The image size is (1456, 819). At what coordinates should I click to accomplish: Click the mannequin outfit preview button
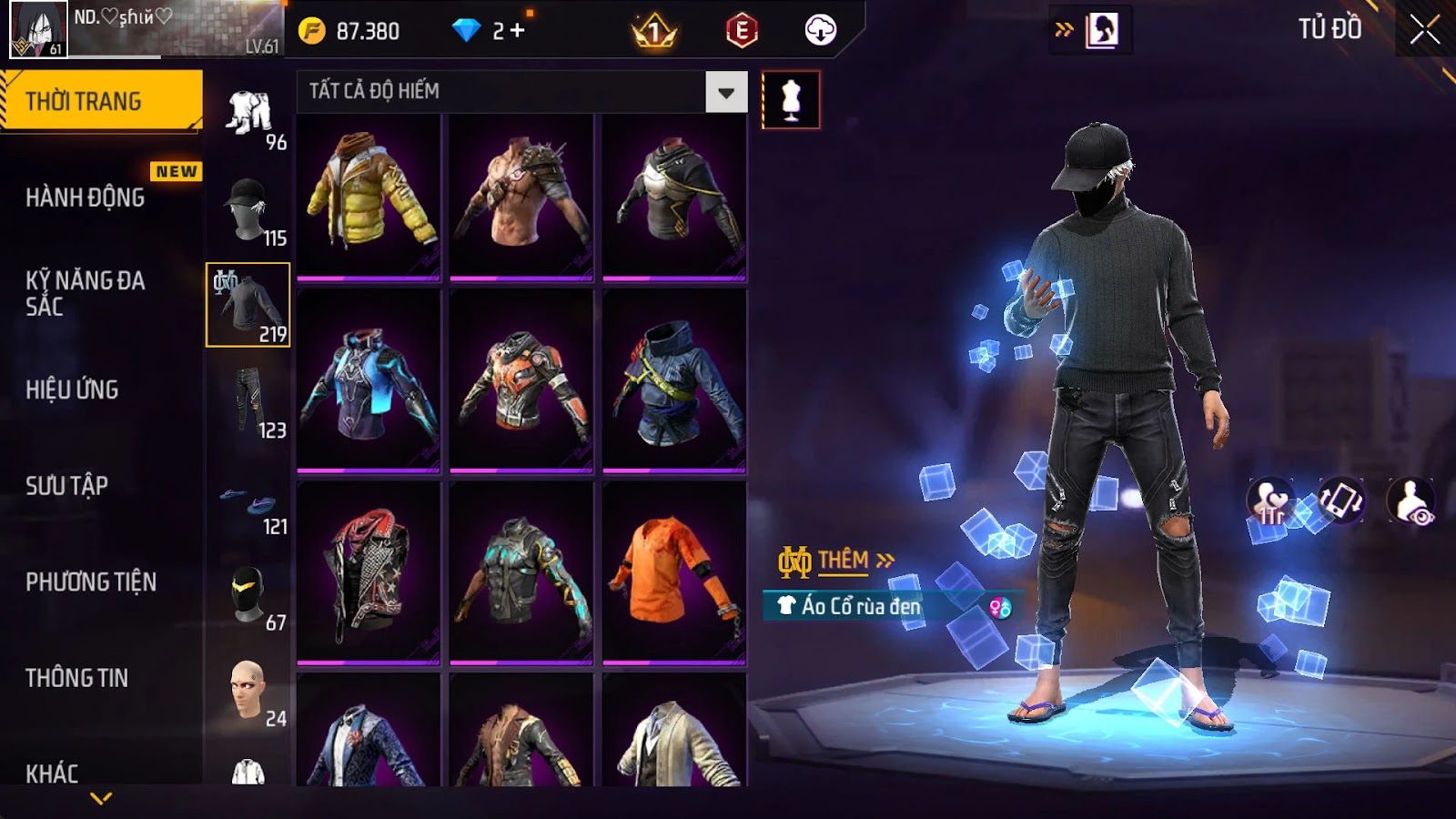pos(791,100)
